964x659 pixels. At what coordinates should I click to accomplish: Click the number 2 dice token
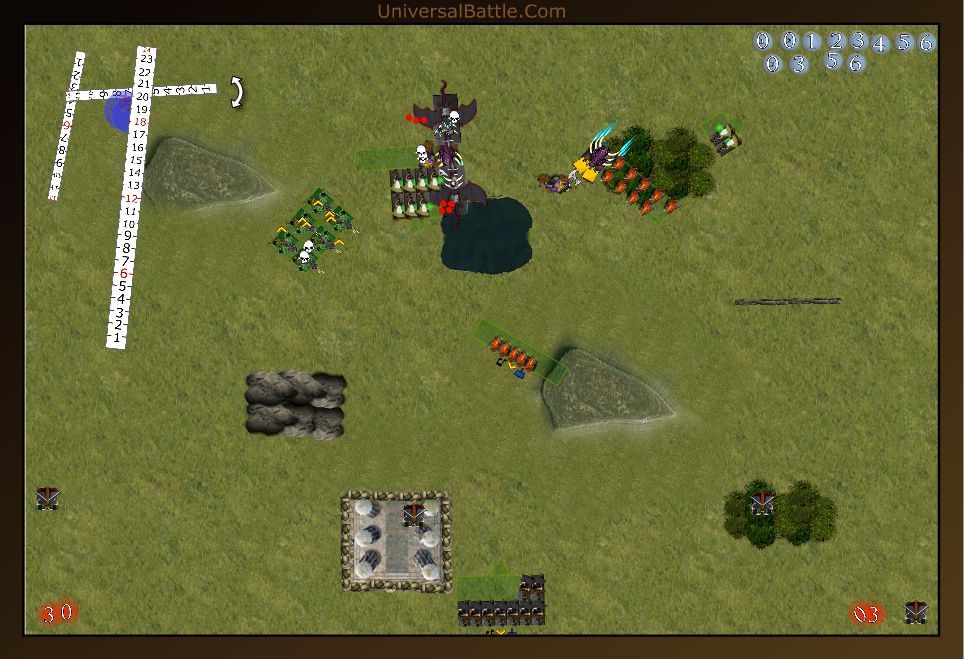click(x=836, y=41)
